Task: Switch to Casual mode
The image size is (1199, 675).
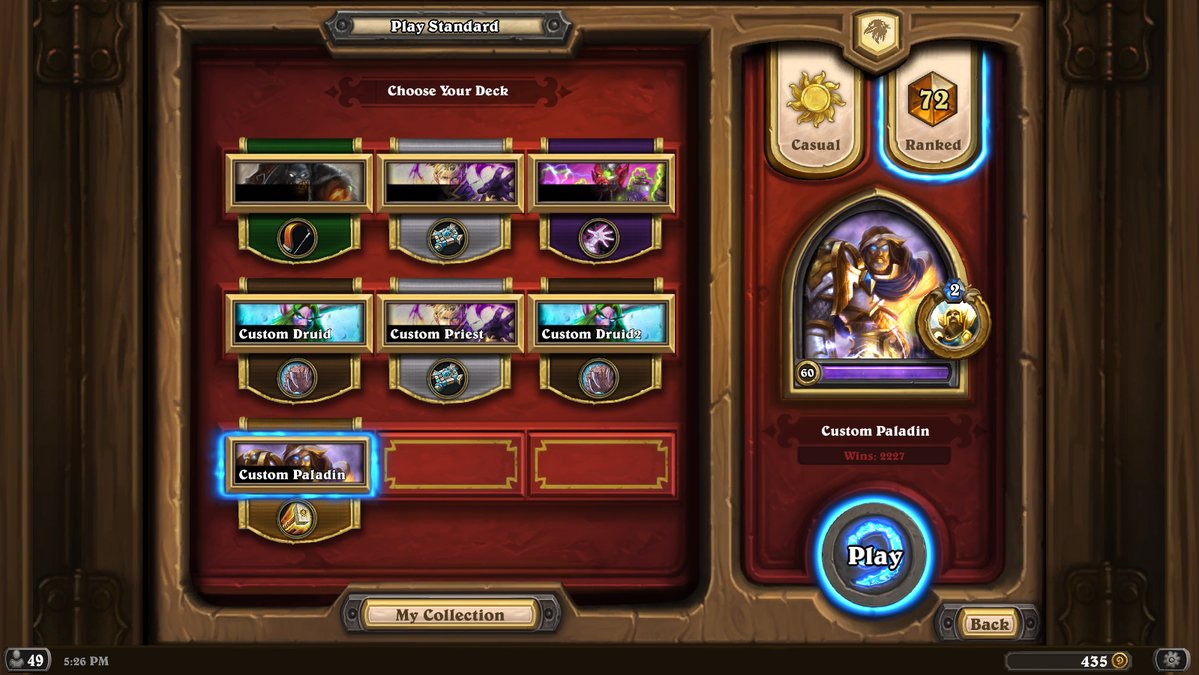Action: (x=815, y=114)
